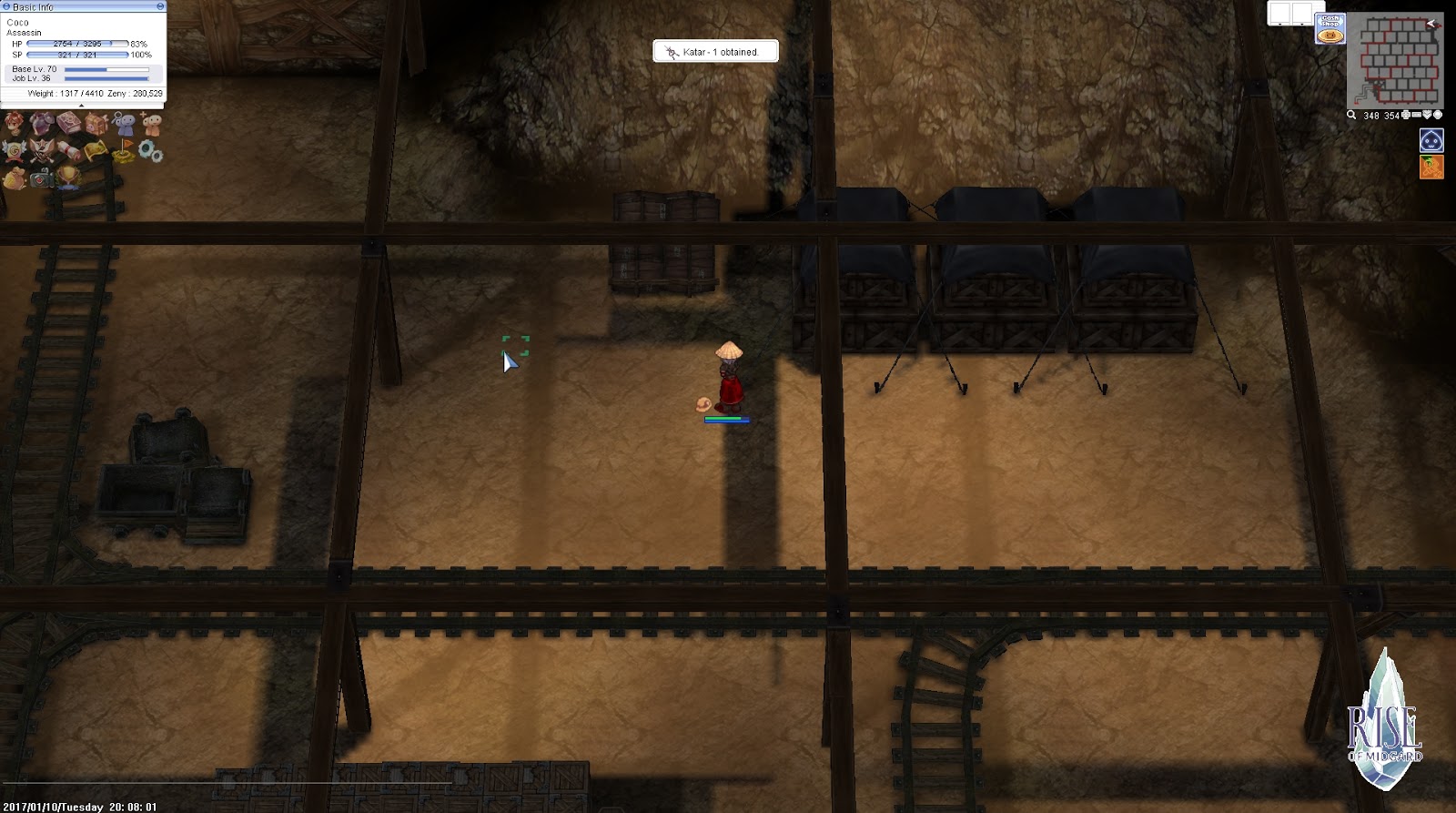Open achievements via the trophy icon
The height and width of the screenshot is (813, 1456).
pyautogui.click(x=68, y=178)
